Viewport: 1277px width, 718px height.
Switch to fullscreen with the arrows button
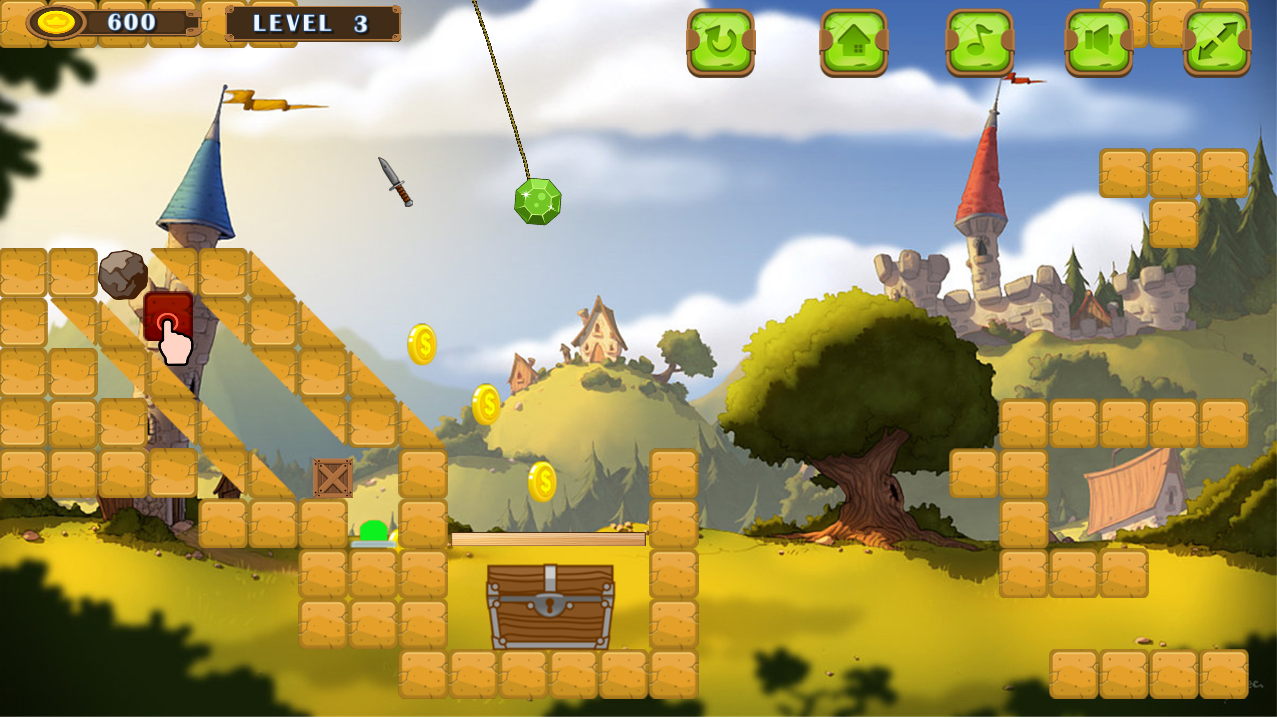point(1217,42)
